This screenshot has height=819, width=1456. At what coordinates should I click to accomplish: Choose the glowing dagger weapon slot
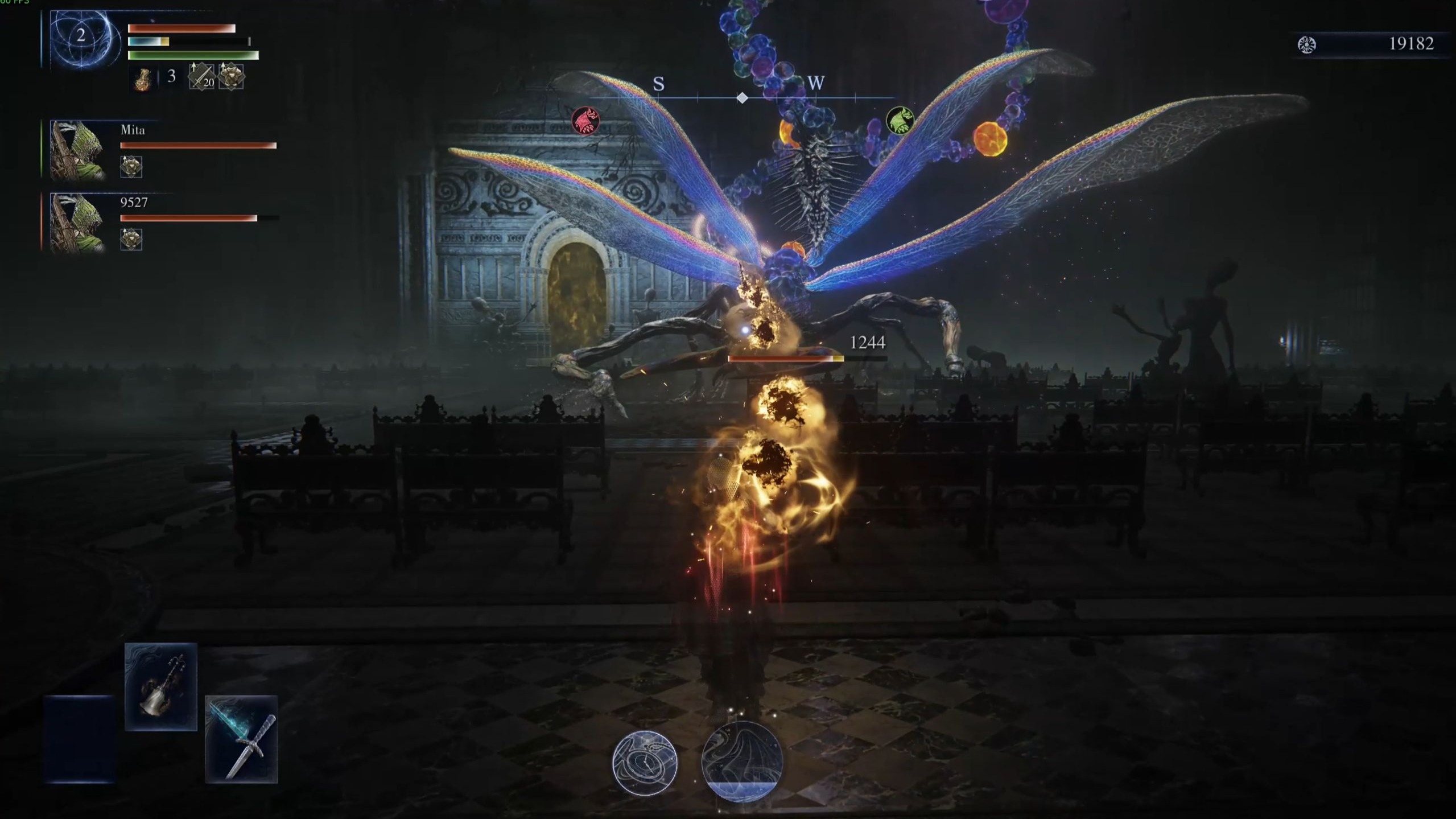click(x=241, y=739)
